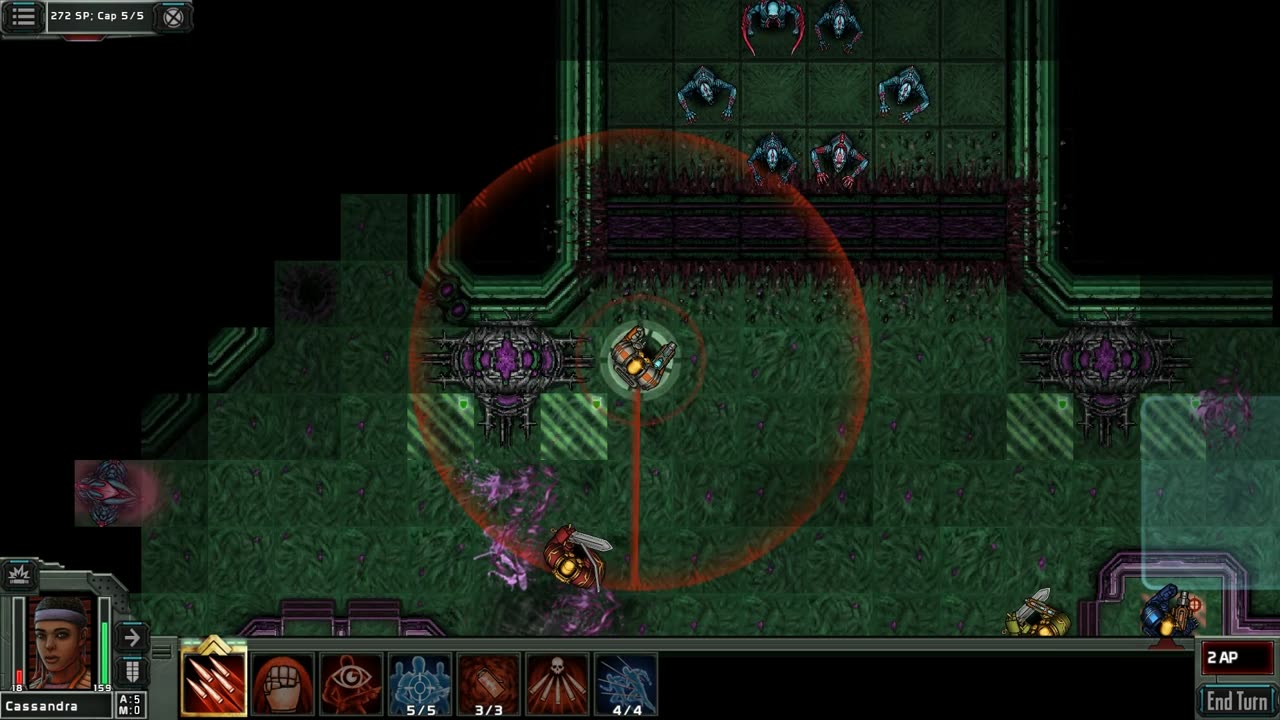
Task: Click the explosion icon above portrait
Action: point(19,574)
